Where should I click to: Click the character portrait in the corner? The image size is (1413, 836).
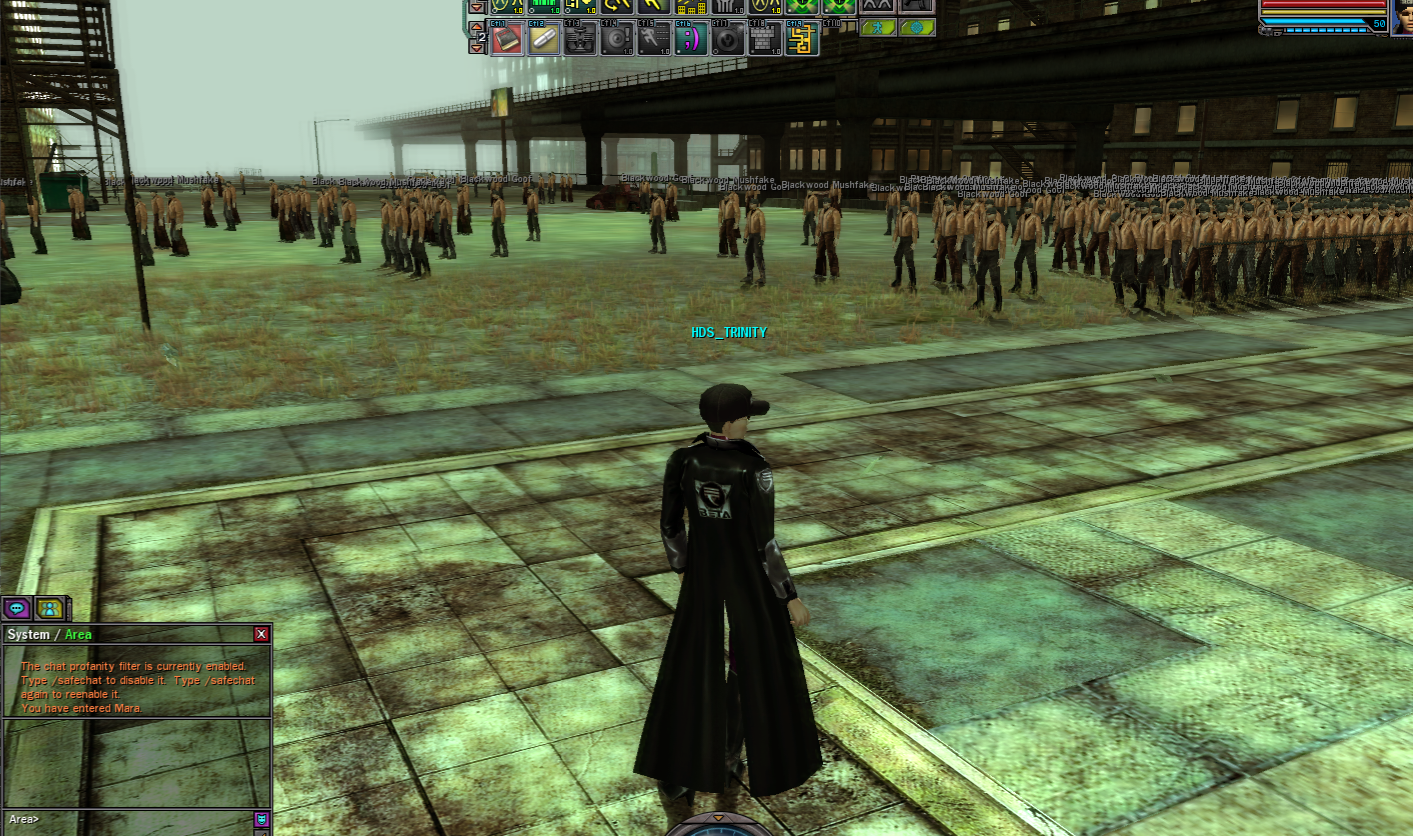pyautogui.click(x=1403, y=16)
